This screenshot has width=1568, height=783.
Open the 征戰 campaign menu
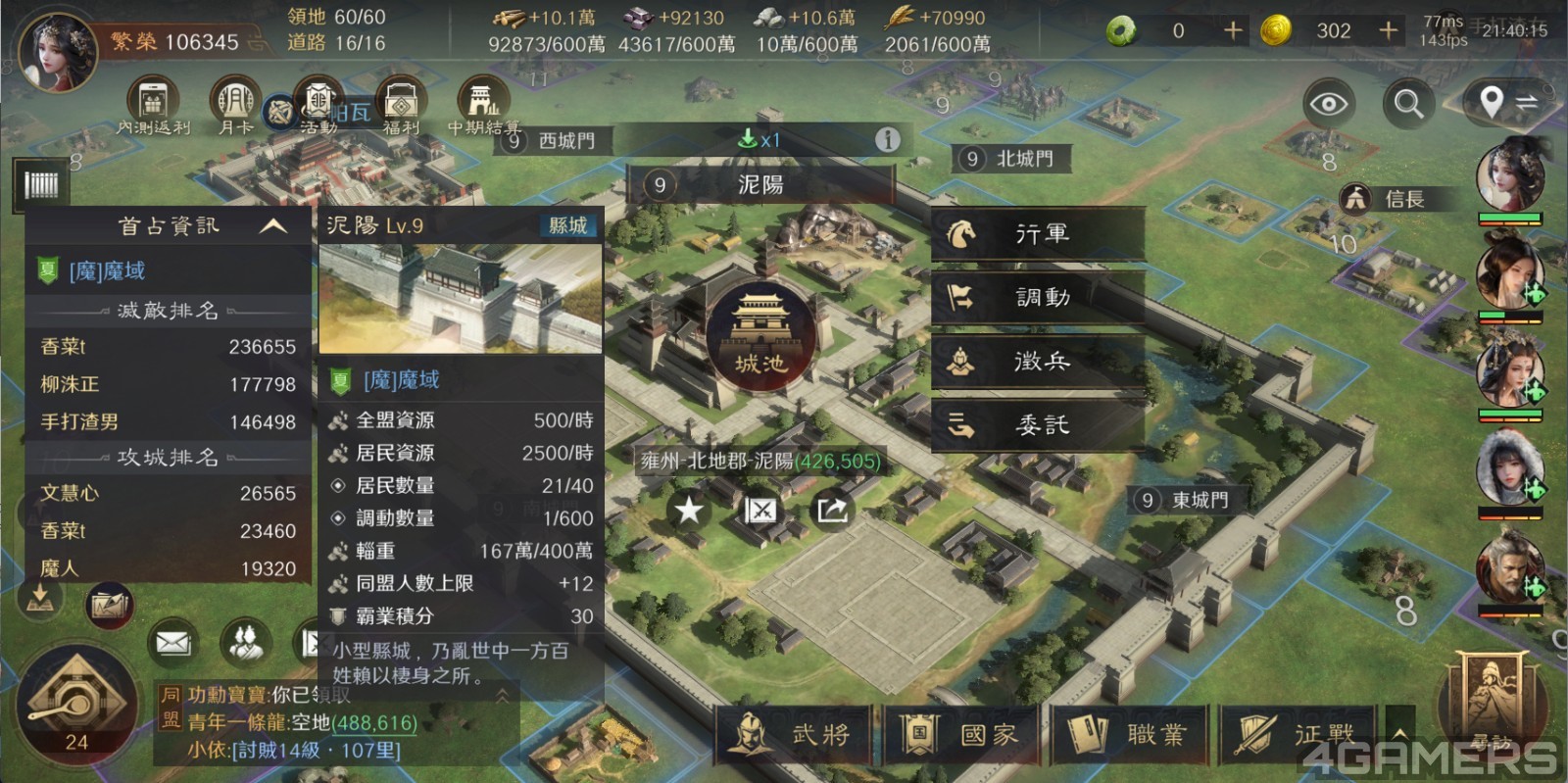click(1296, 734)
